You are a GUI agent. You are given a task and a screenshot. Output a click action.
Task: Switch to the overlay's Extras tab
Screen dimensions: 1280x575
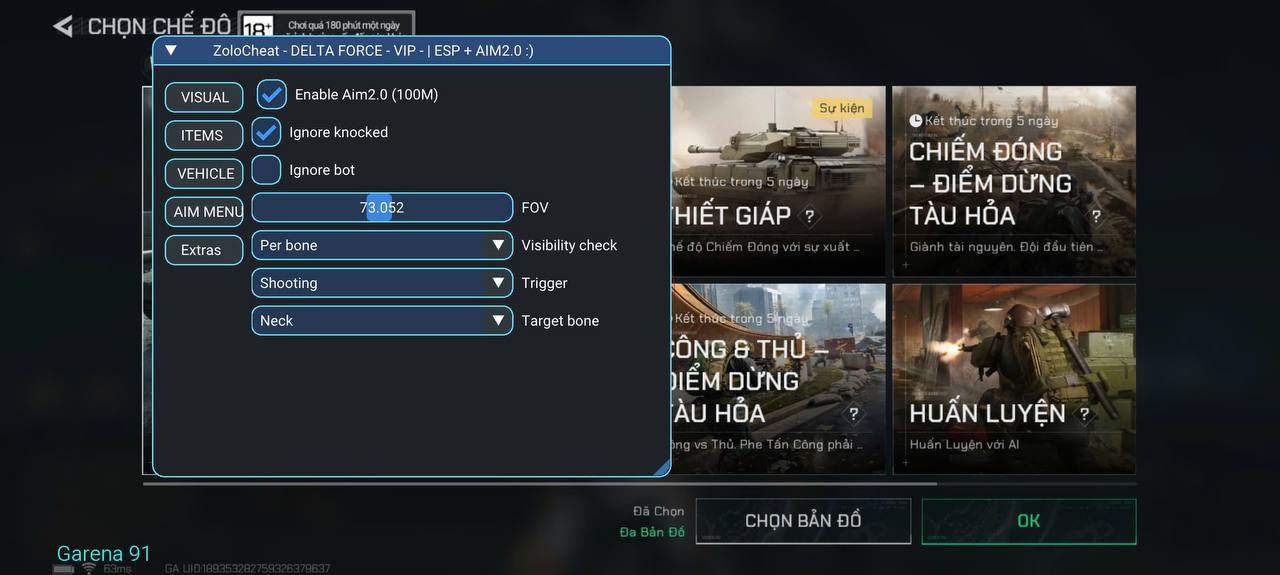tap(203, 250)
